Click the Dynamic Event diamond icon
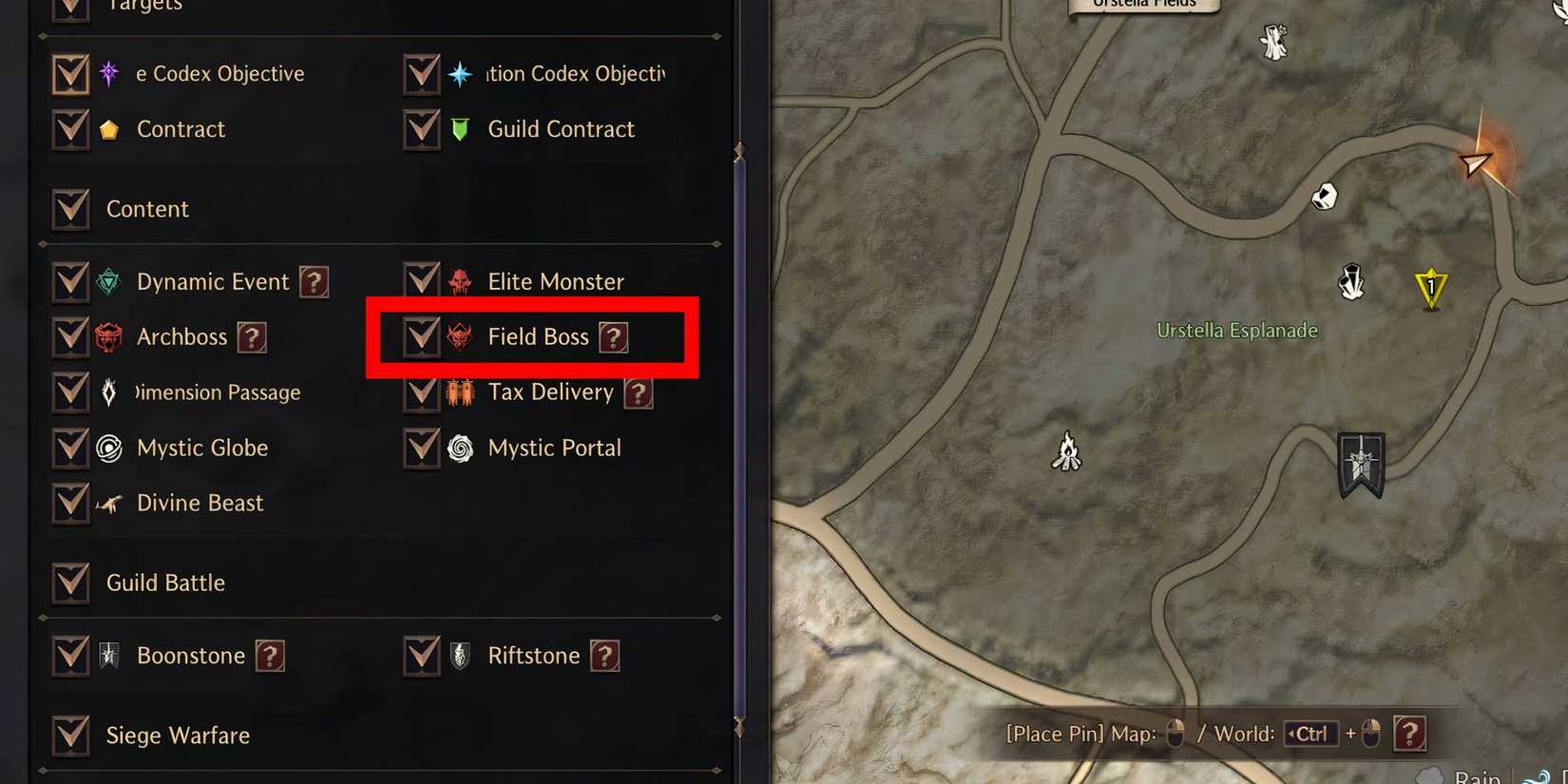Image resolution: width=1568 pixels, height=784 pixels. pyautogui.click(x=108, y=281)
